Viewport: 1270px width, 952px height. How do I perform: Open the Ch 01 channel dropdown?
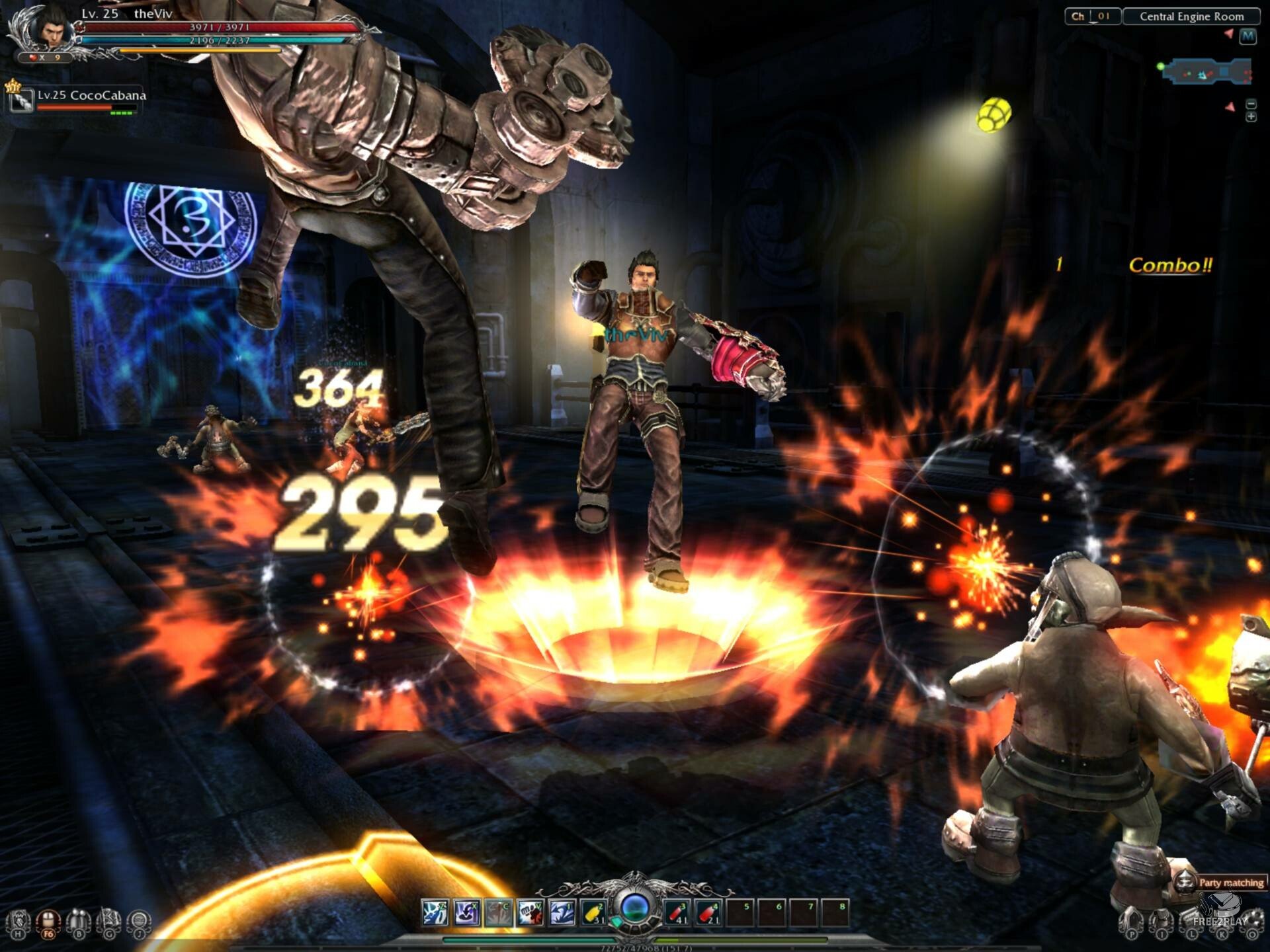(1092, 17)
